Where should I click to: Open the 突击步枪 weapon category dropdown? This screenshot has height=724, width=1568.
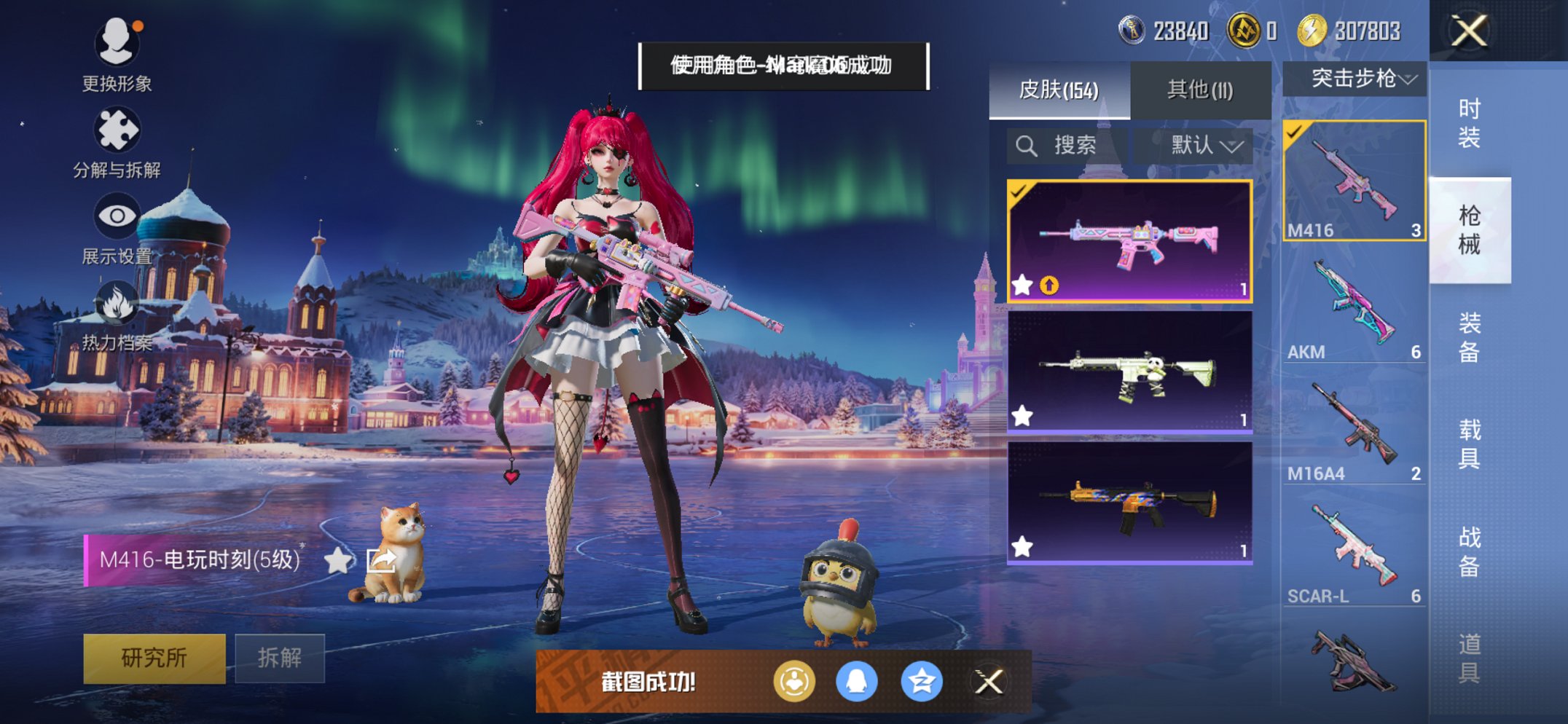click(1357, 79)
